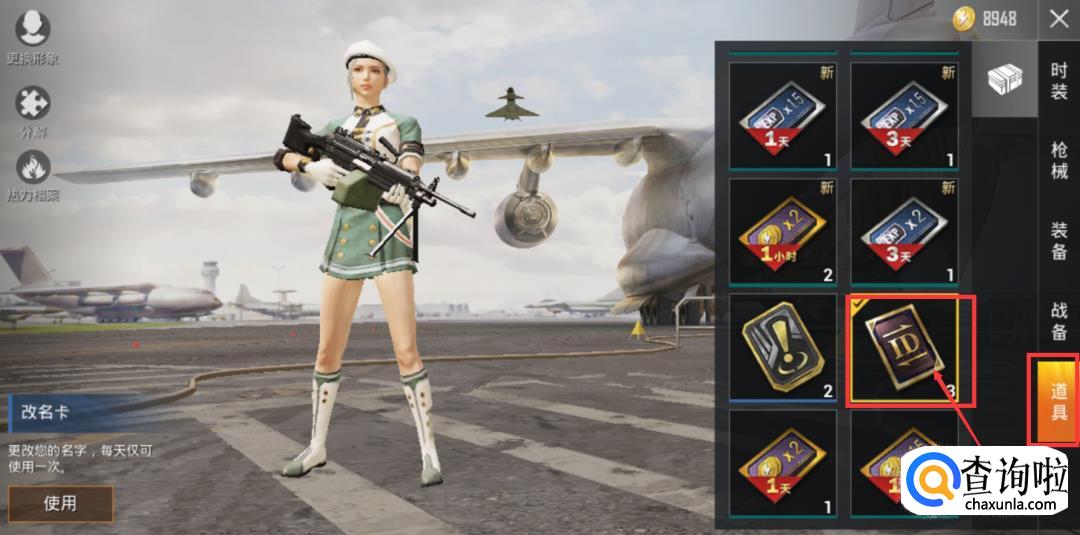Viewport: 1080px width, 535px height.
Task: Click the puzzle piece icon
Action: pyautogui.click(x=33, y=110)
